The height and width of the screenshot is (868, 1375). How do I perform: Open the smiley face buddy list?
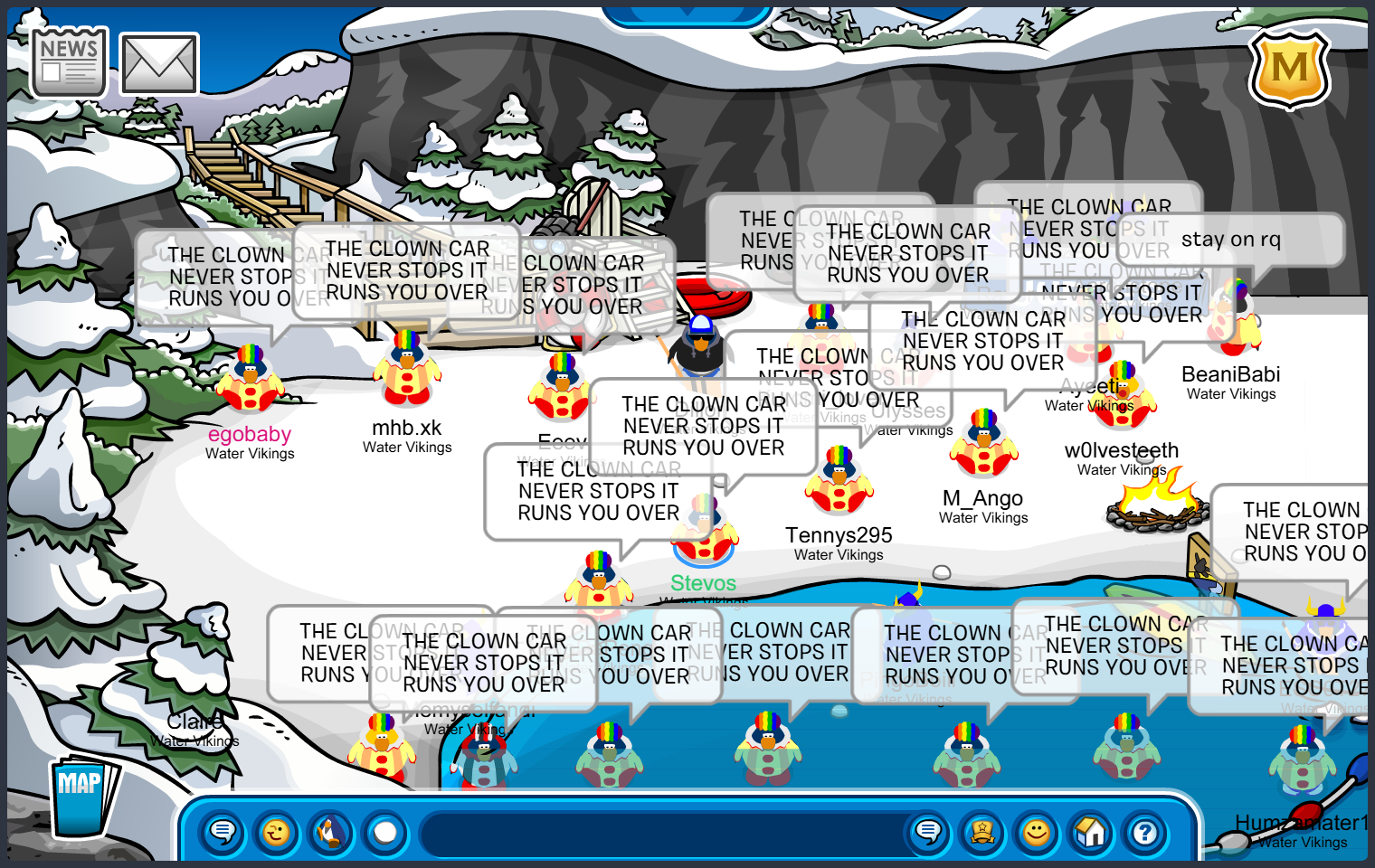click(1037, 831)
